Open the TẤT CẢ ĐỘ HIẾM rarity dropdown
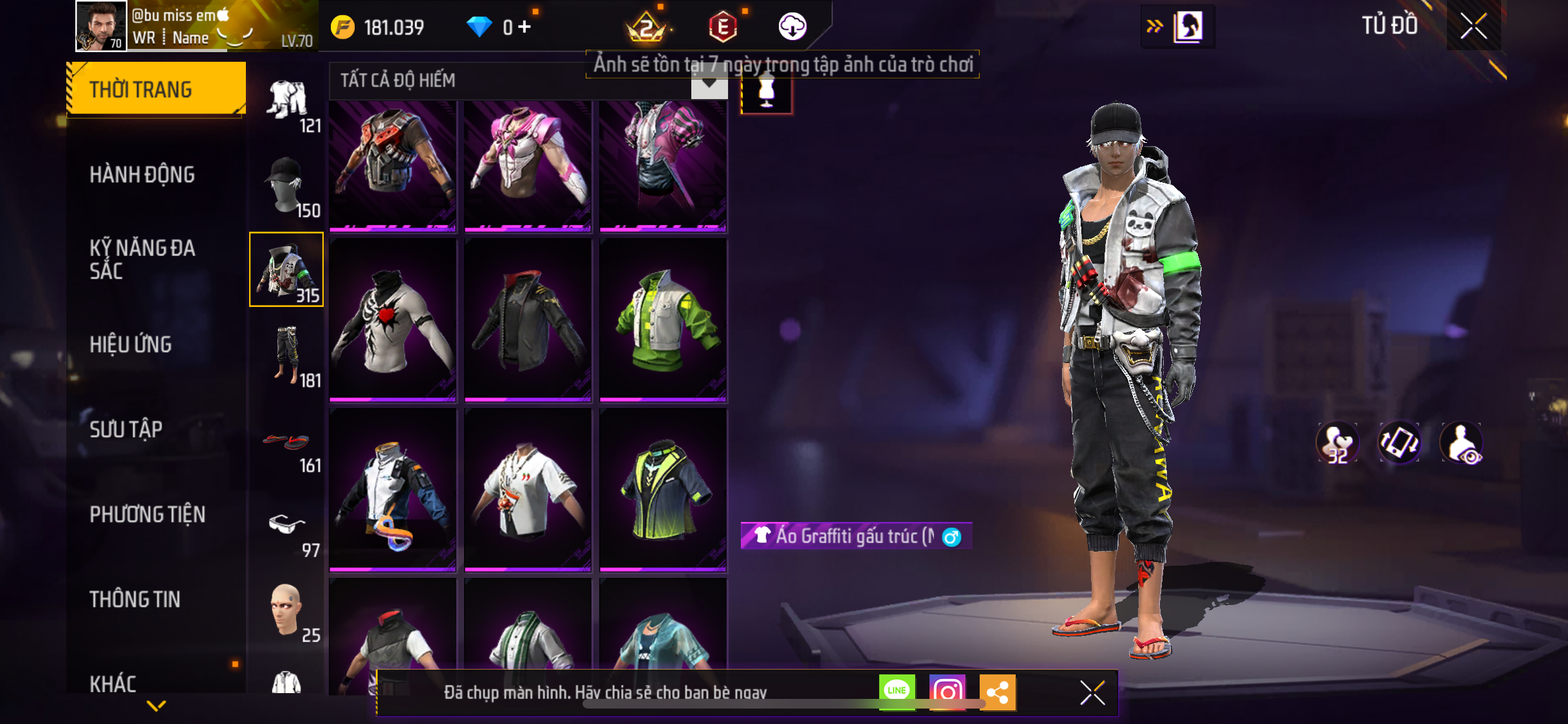1568x724 pixels. point(709,82)
